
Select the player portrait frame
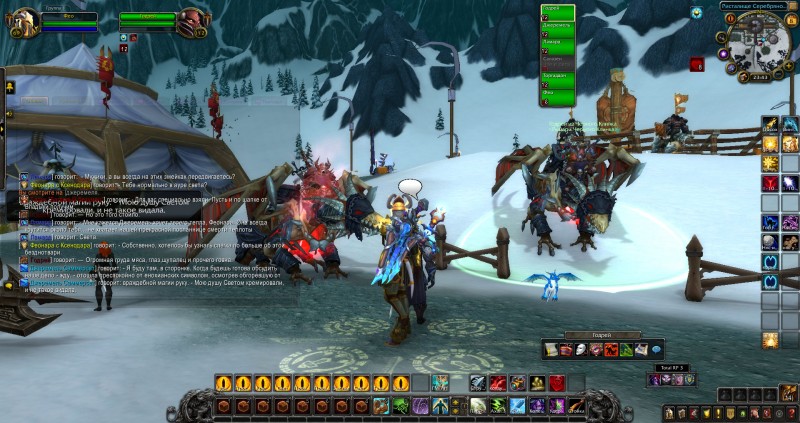pos(21,22)
